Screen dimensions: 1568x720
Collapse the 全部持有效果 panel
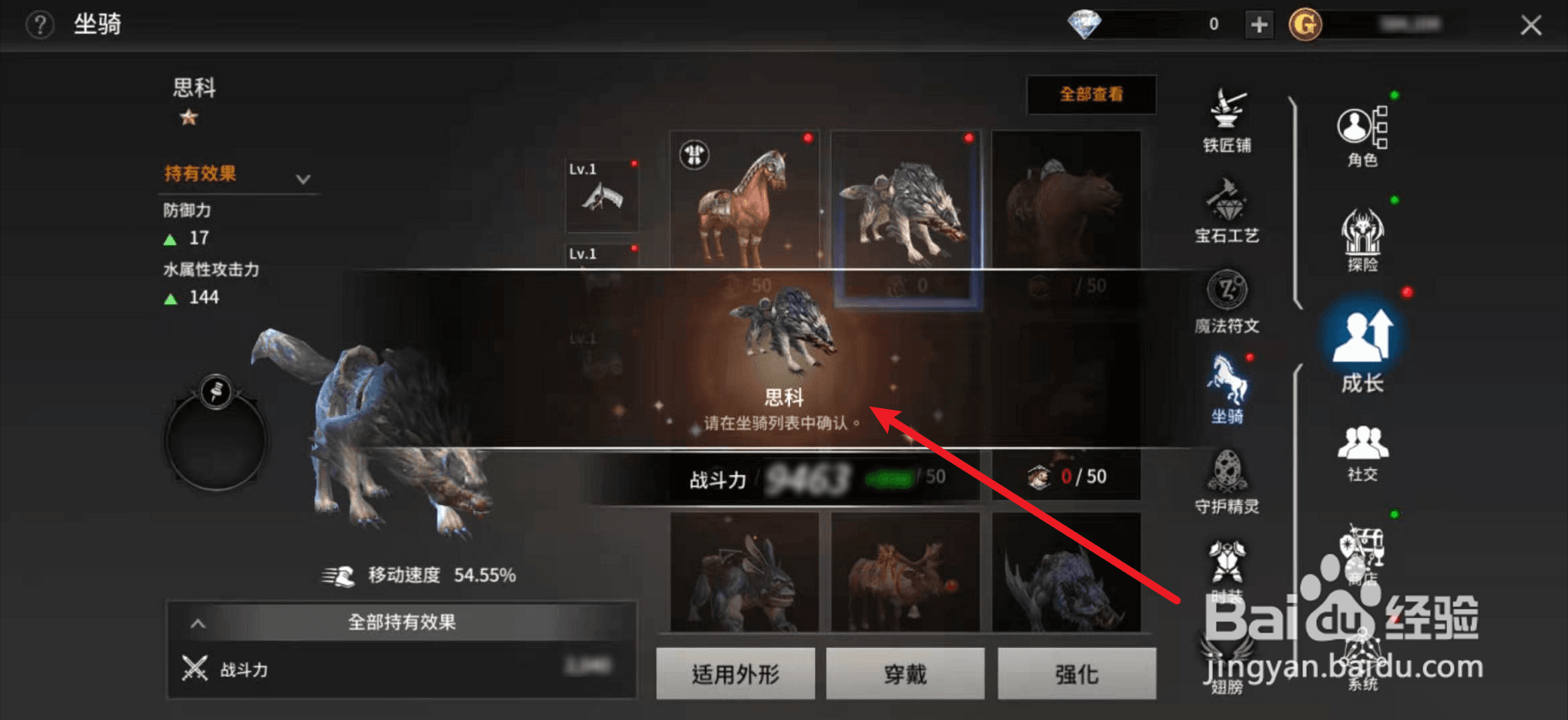pos(199,623)
